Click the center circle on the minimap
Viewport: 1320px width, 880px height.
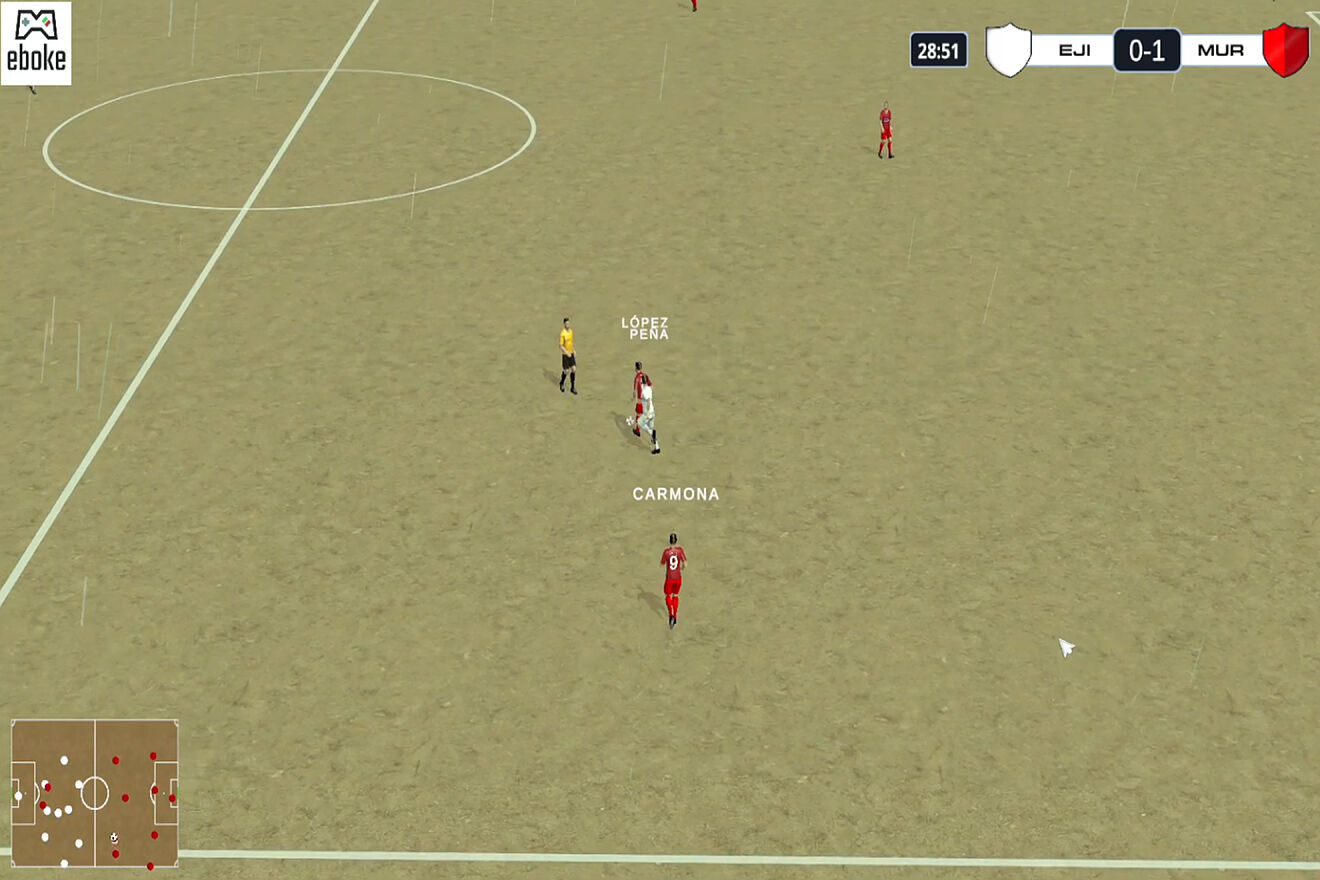click(x=95, y=794)
